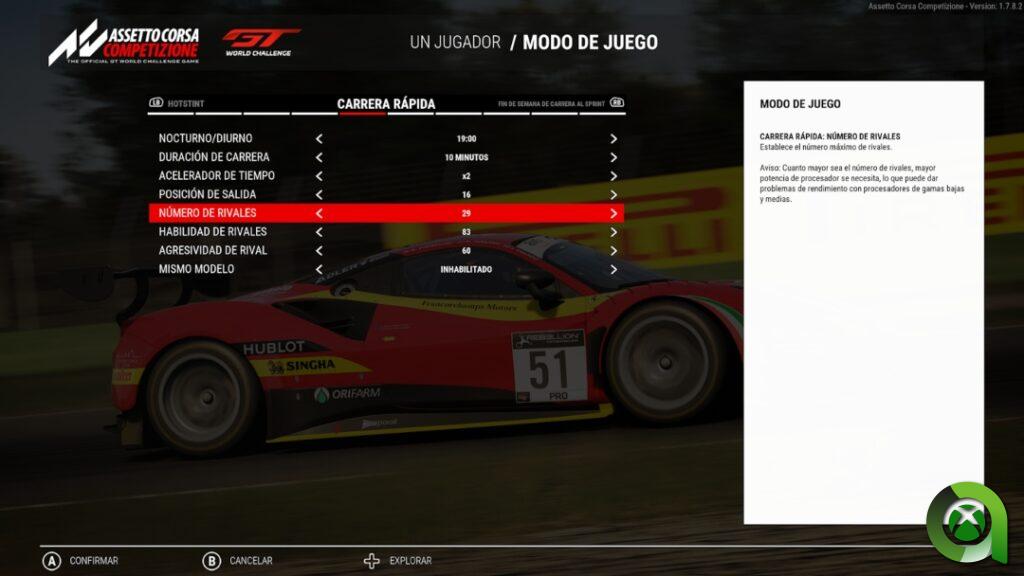
Task: Increase Posición de Salida using right arrow
Action: click(x=613, y=194)
